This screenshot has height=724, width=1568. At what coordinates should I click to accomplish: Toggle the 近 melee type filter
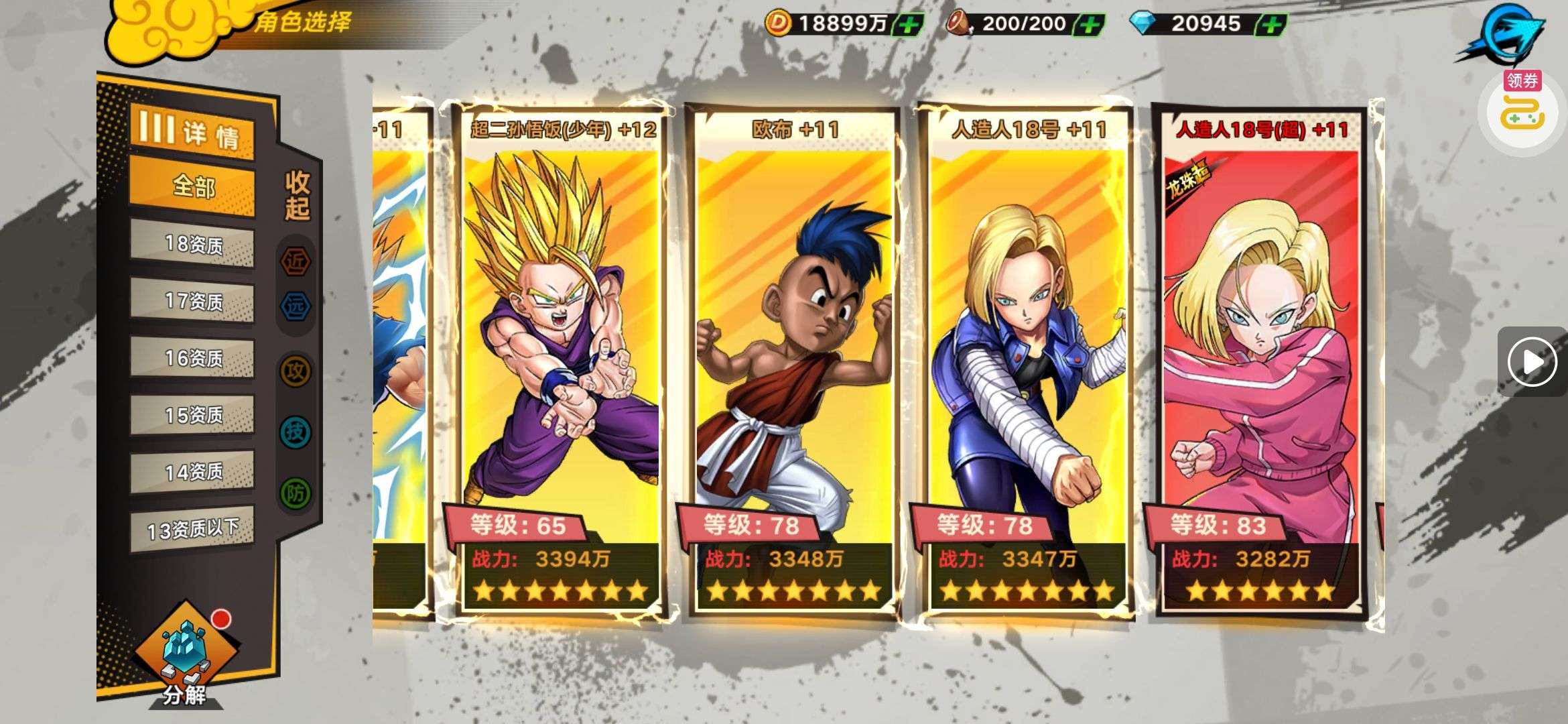click(x=296, y=261)
